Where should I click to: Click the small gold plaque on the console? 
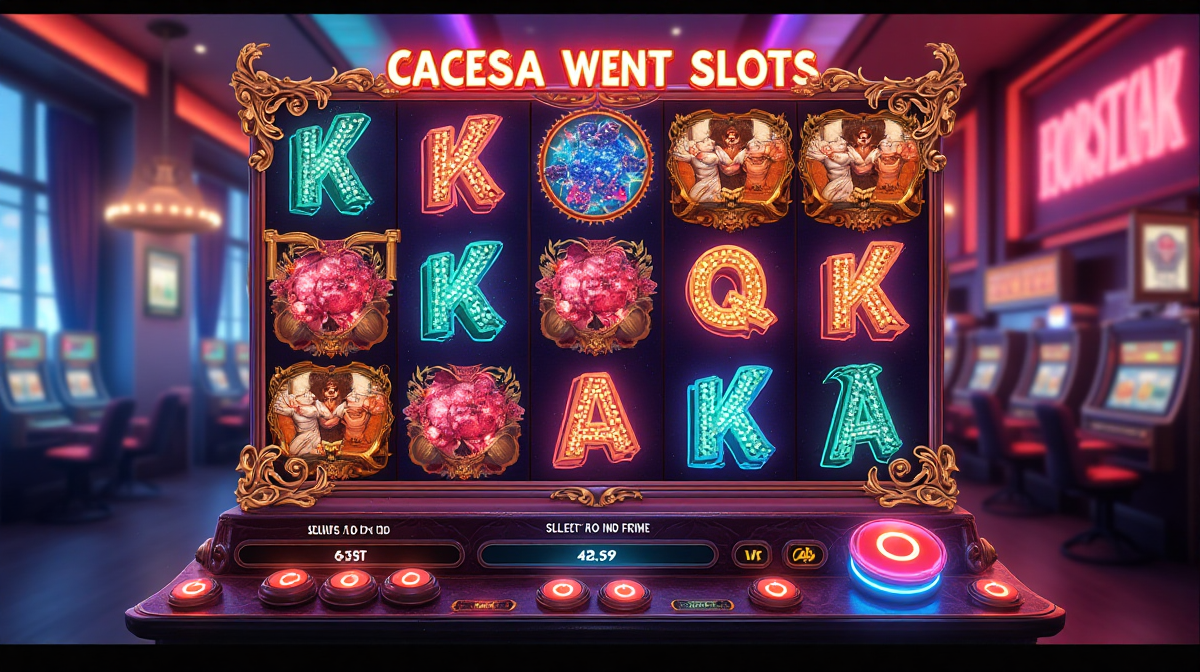coord(483,605)
